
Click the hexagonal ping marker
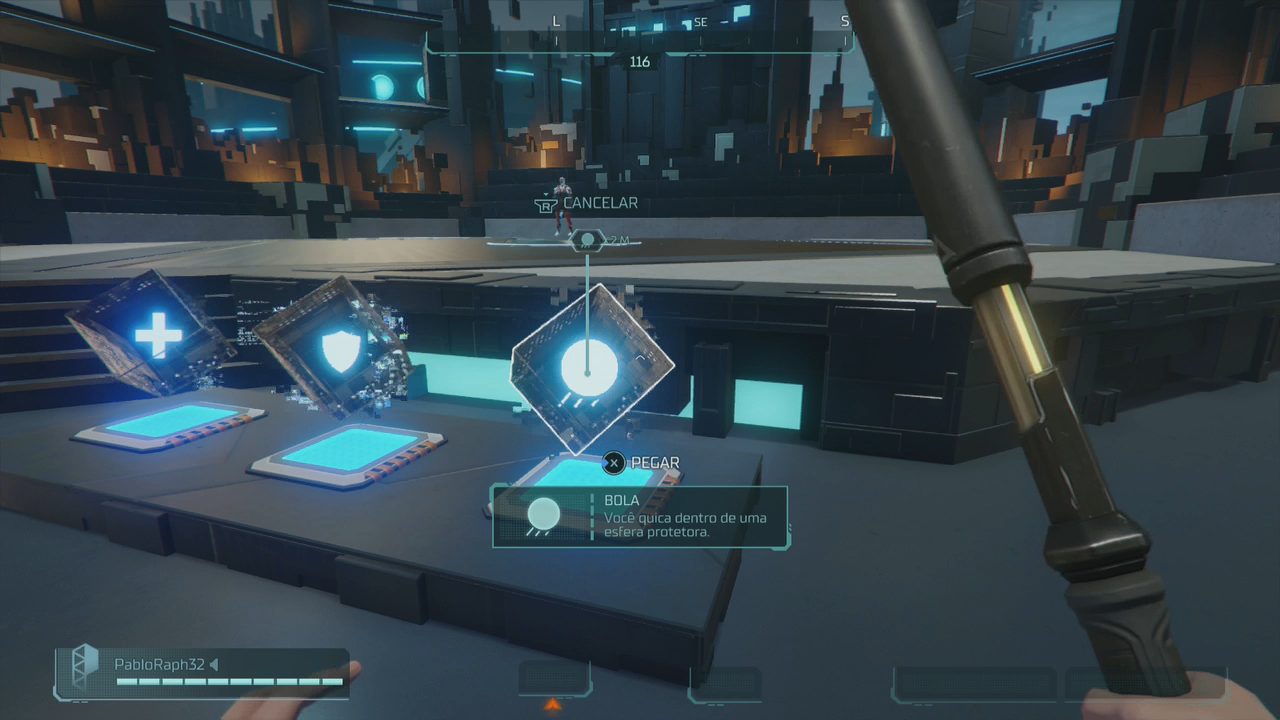tap(587, 240)
